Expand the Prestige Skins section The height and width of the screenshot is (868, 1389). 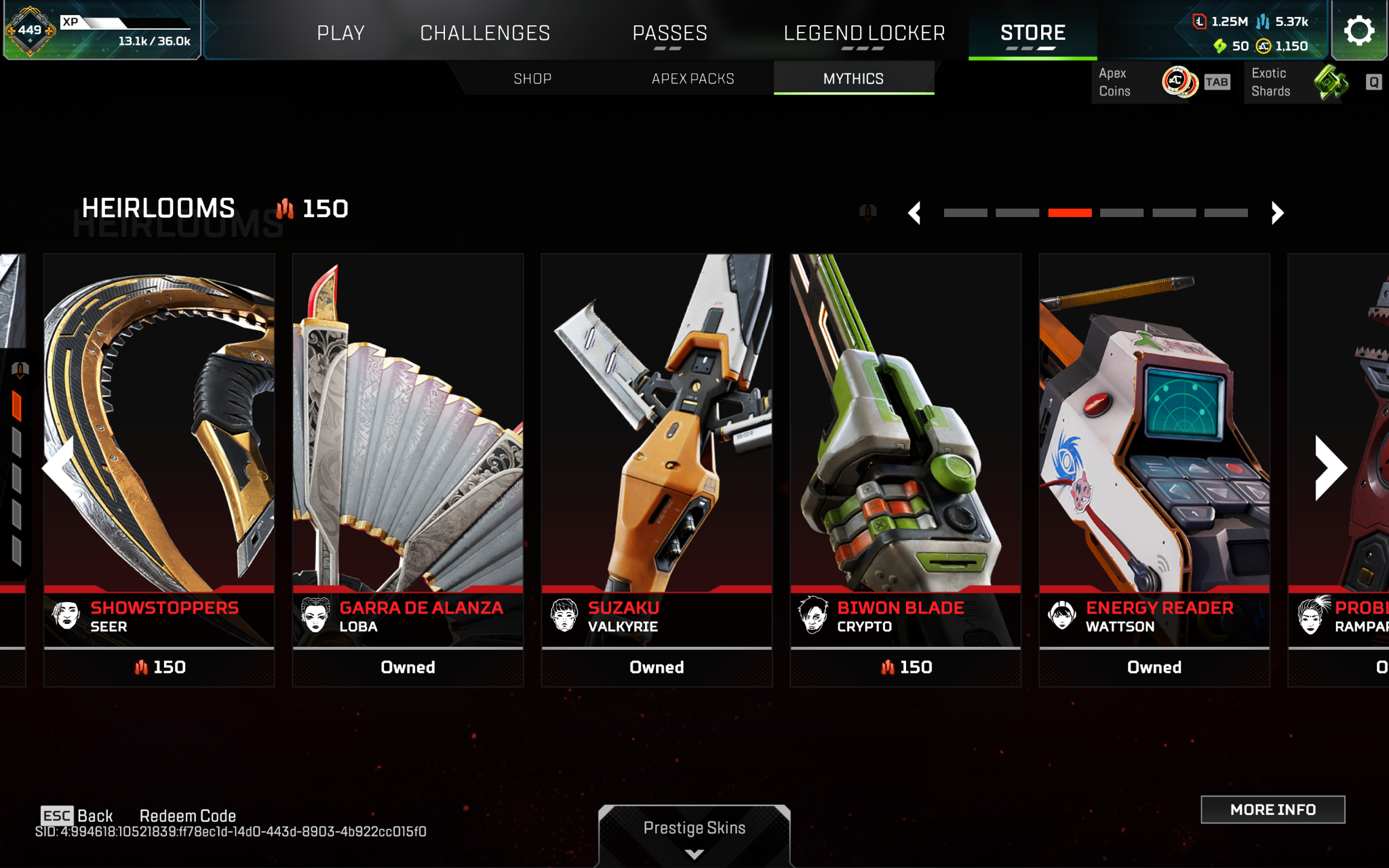pyautogui.click(x=694, y=834)
